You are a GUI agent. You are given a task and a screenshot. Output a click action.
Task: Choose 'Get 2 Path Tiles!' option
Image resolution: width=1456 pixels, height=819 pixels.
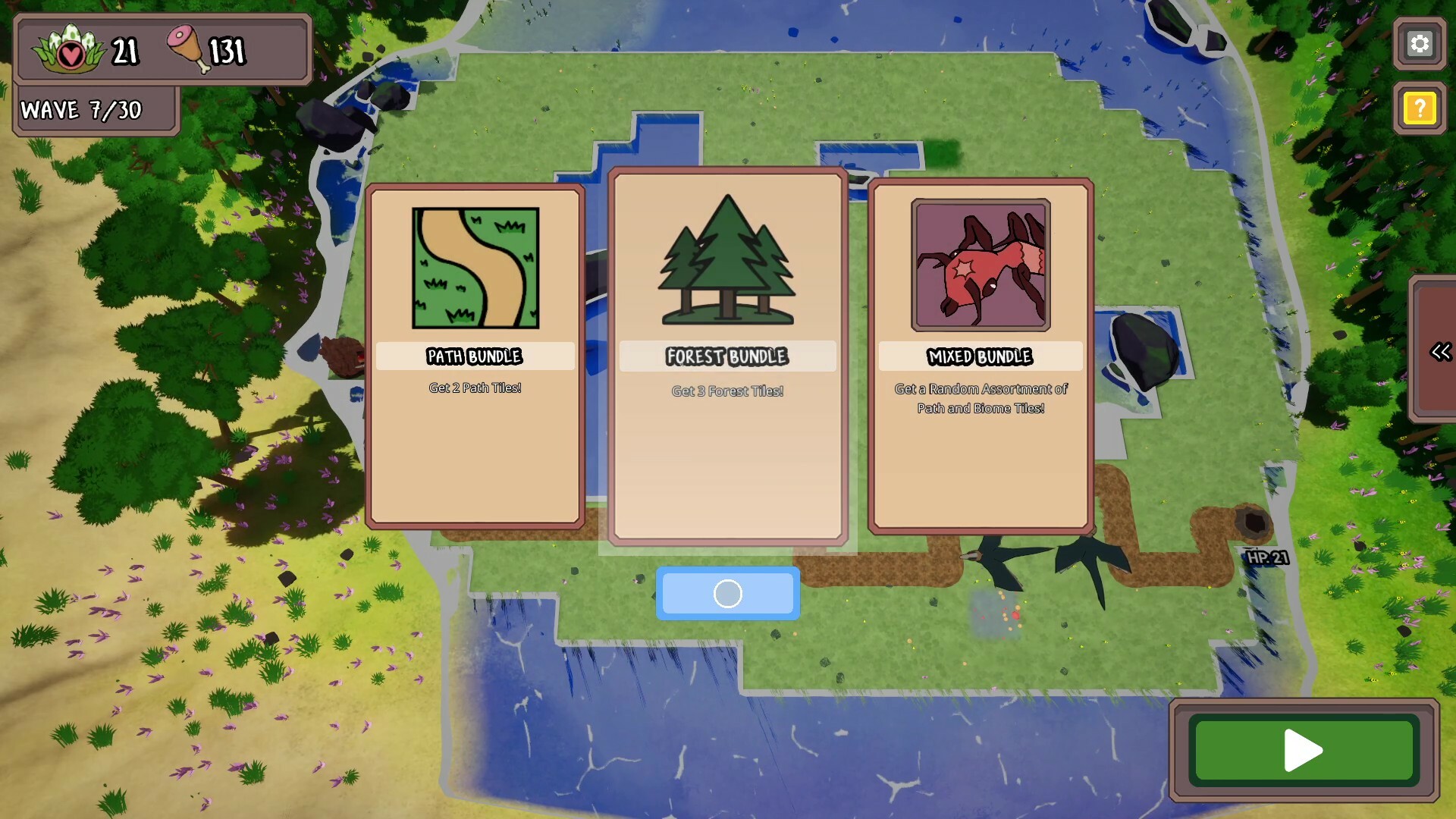[x=475, y=388]
